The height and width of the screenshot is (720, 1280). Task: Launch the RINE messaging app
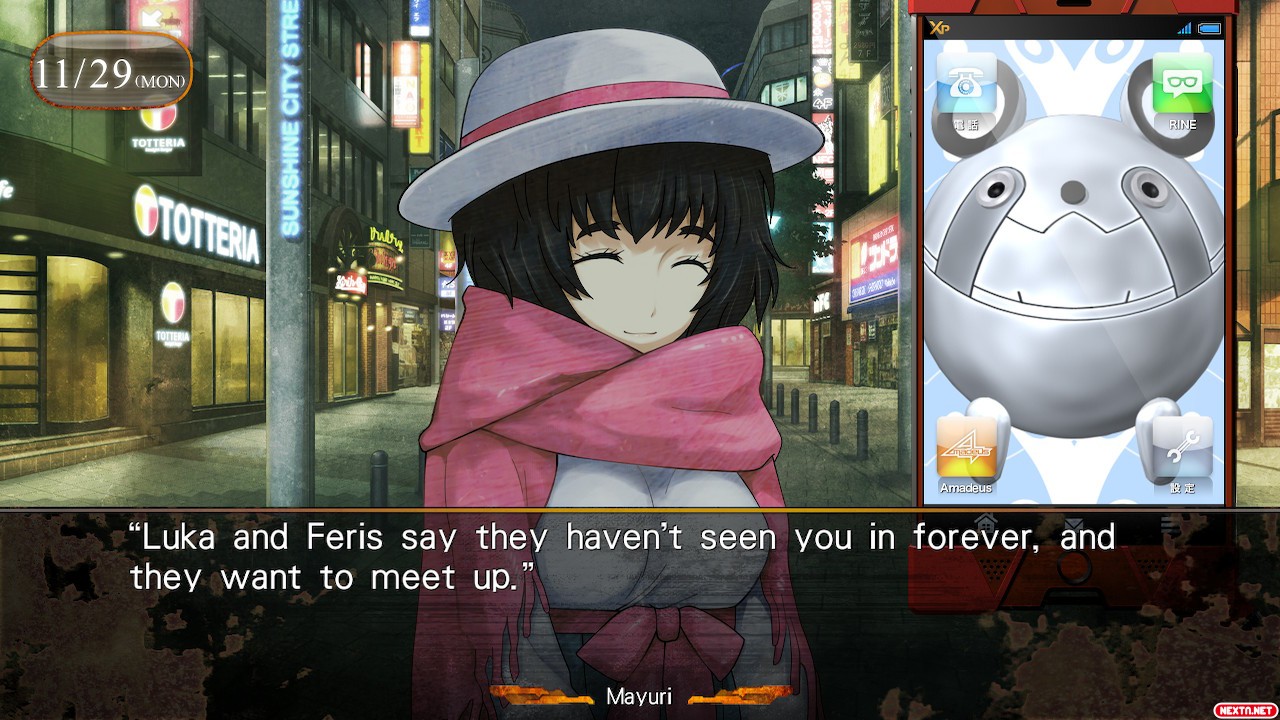pos(1182,87)
